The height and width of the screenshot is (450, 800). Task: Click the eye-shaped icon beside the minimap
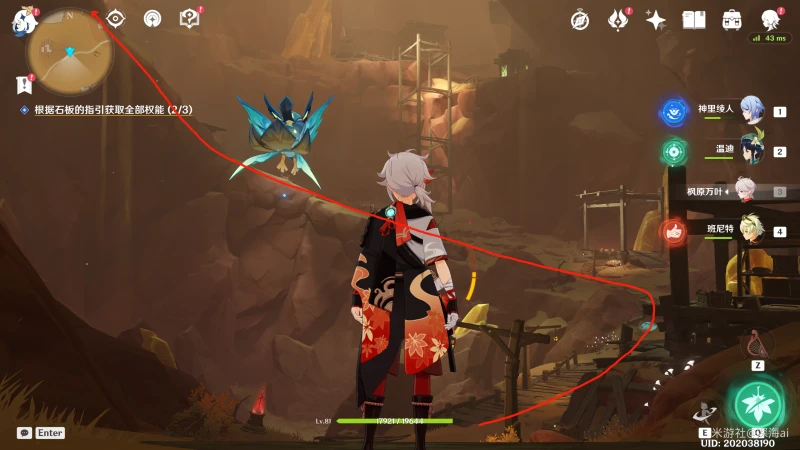116,18
